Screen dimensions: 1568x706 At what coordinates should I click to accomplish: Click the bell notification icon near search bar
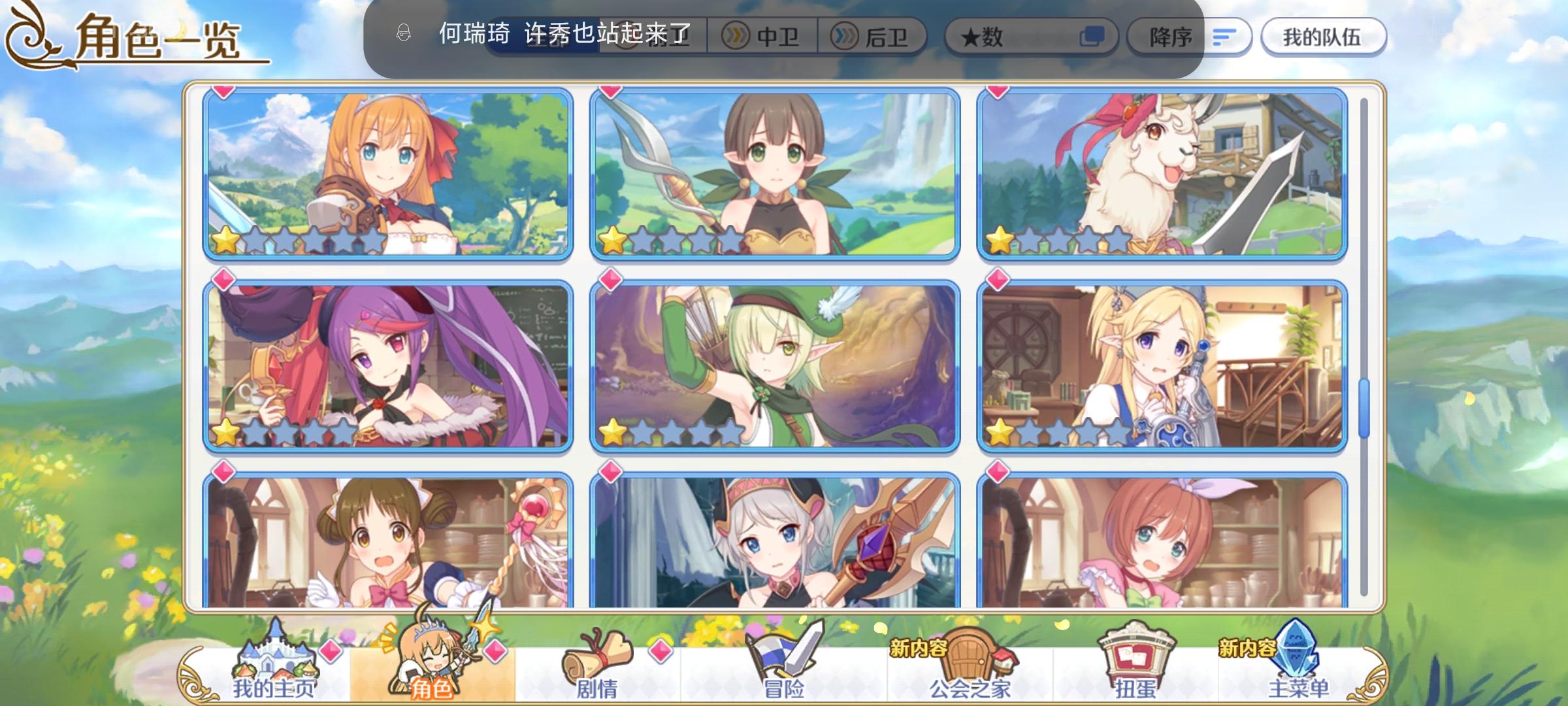pyautogui.click(x=404, y=31)
